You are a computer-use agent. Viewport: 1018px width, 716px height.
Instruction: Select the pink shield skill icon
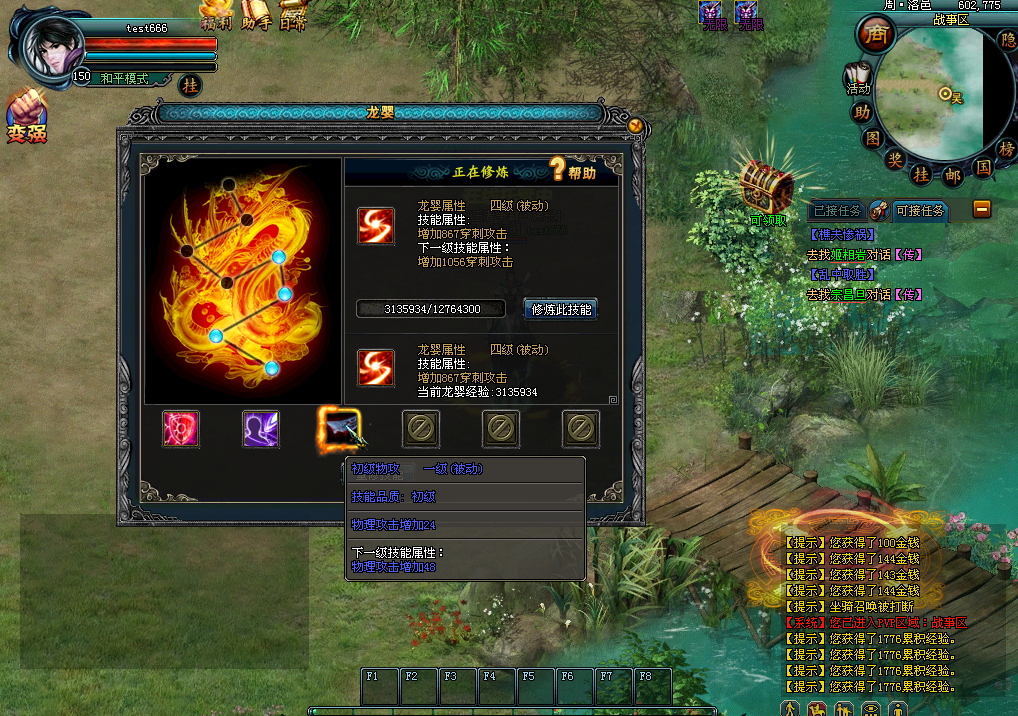coord(181,429)
